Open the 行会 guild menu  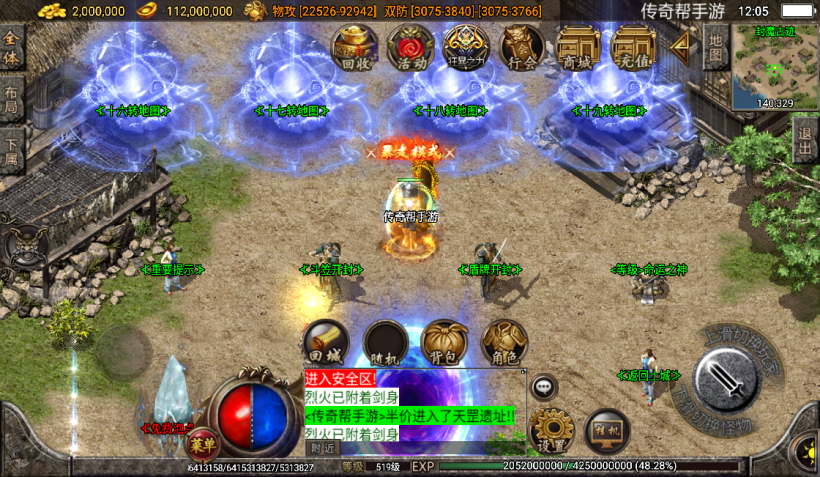tap(522, 47)
